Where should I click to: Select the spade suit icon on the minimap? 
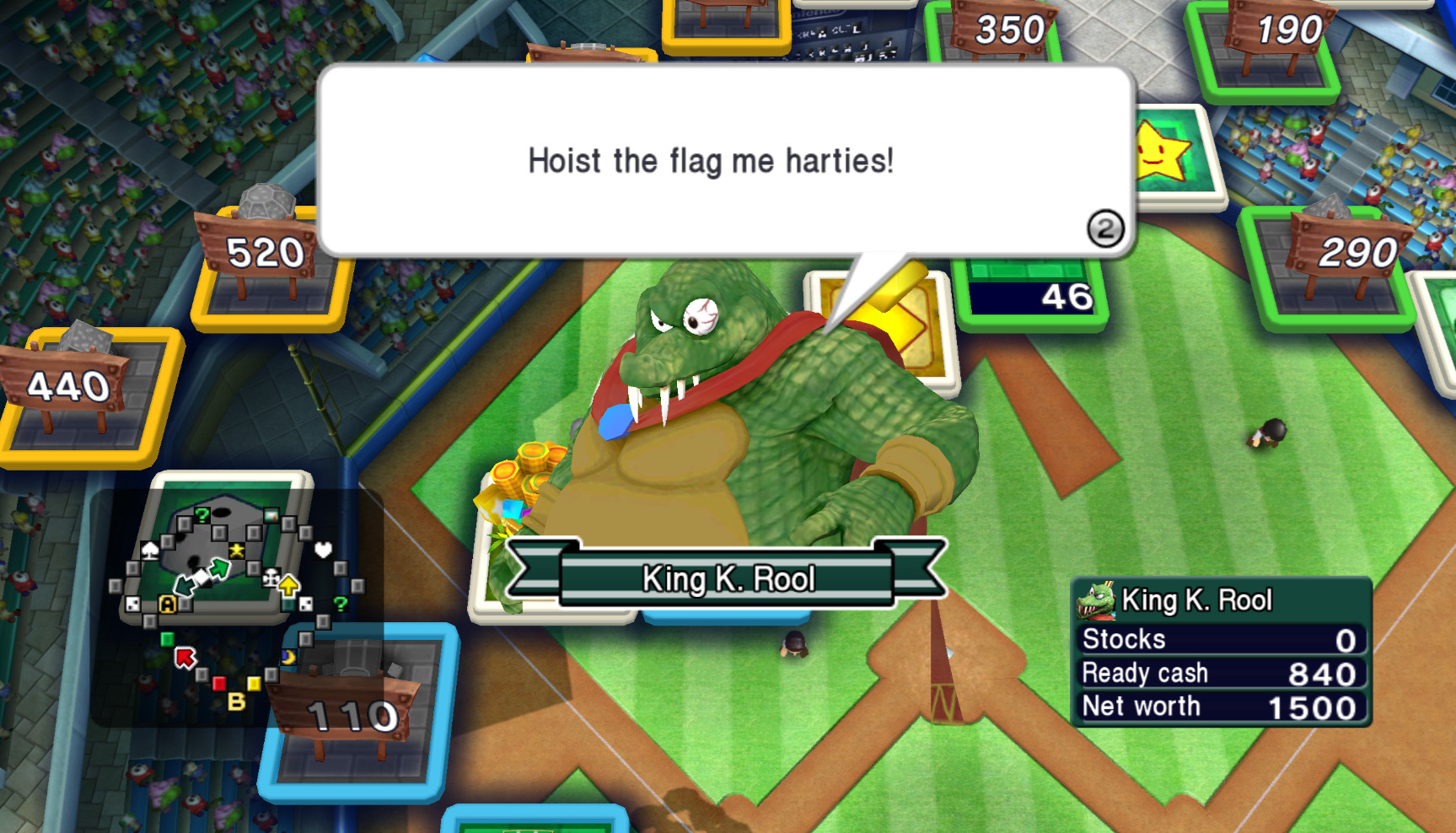click(149, 551)
